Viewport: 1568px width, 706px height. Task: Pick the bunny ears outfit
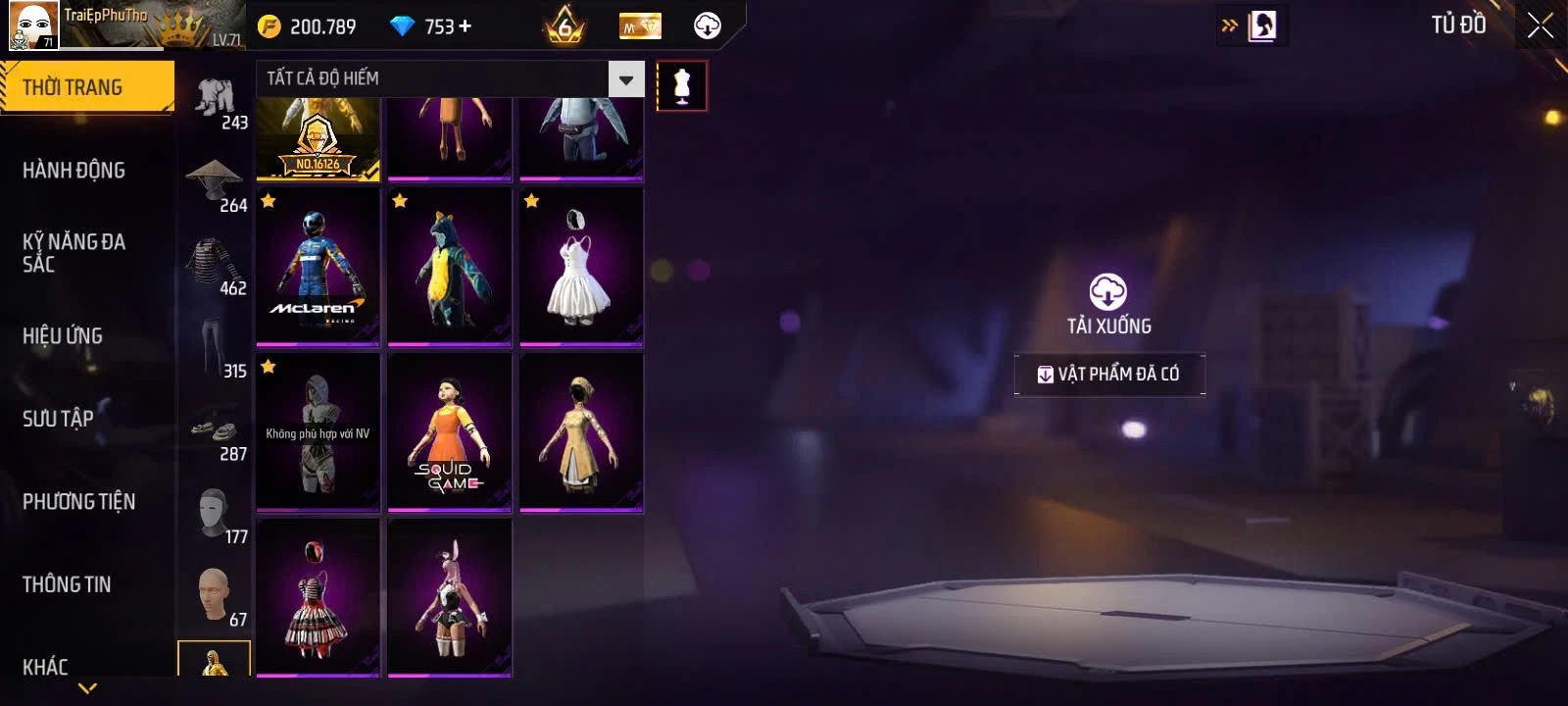450,597
